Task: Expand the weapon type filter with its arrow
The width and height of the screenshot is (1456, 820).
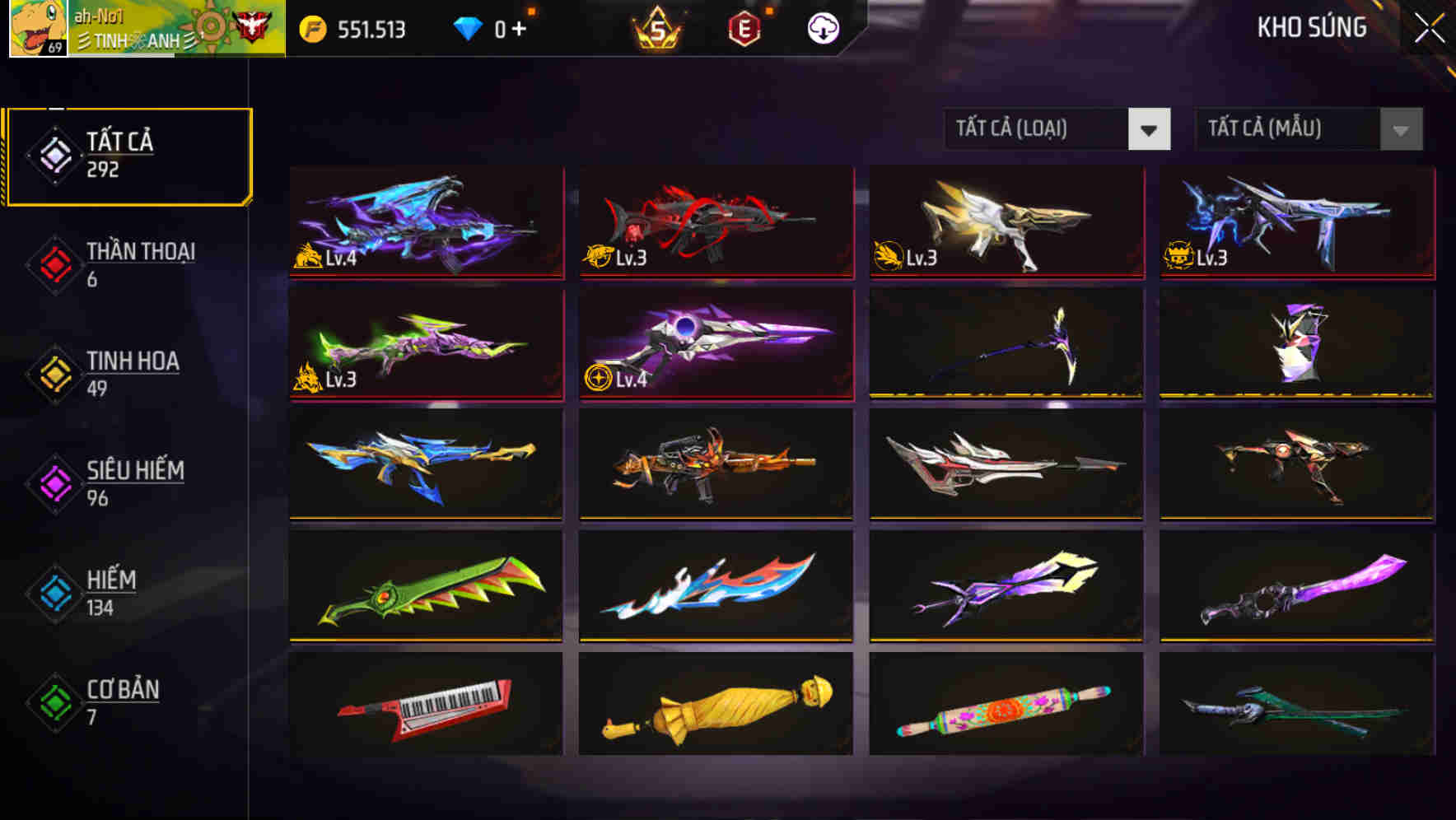Action: pos(1150,129)
